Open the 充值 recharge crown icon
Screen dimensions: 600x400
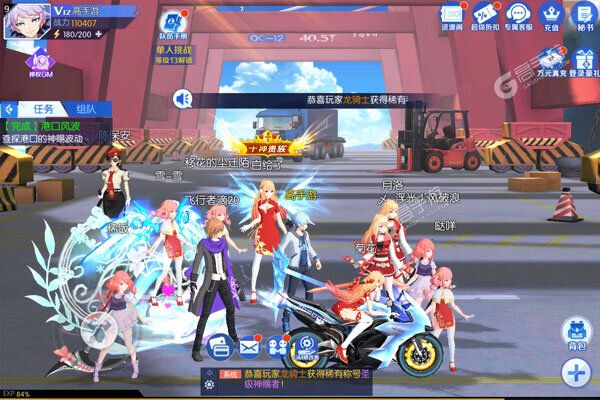(x=550, y=16)
